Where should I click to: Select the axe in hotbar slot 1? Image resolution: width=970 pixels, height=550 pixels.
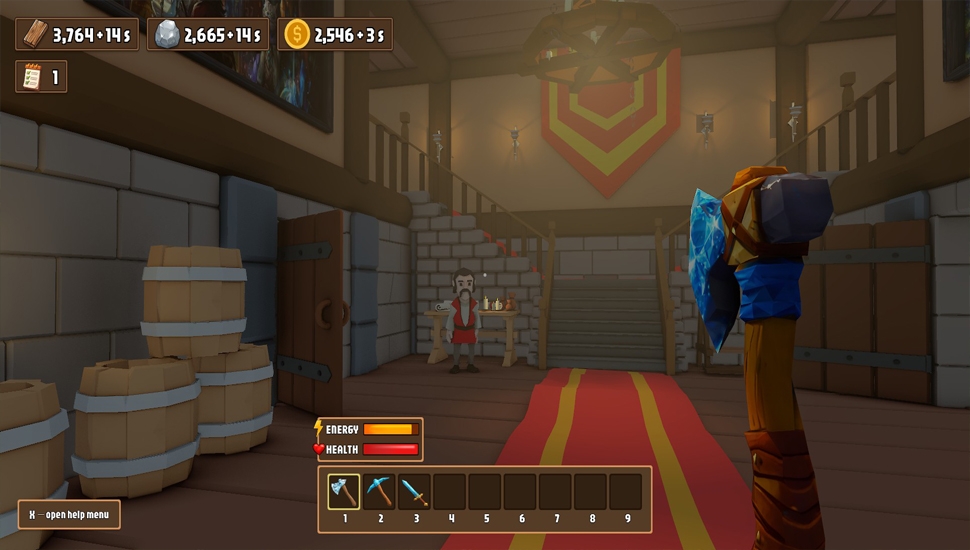pyautogui.click(x=344, y=492)
